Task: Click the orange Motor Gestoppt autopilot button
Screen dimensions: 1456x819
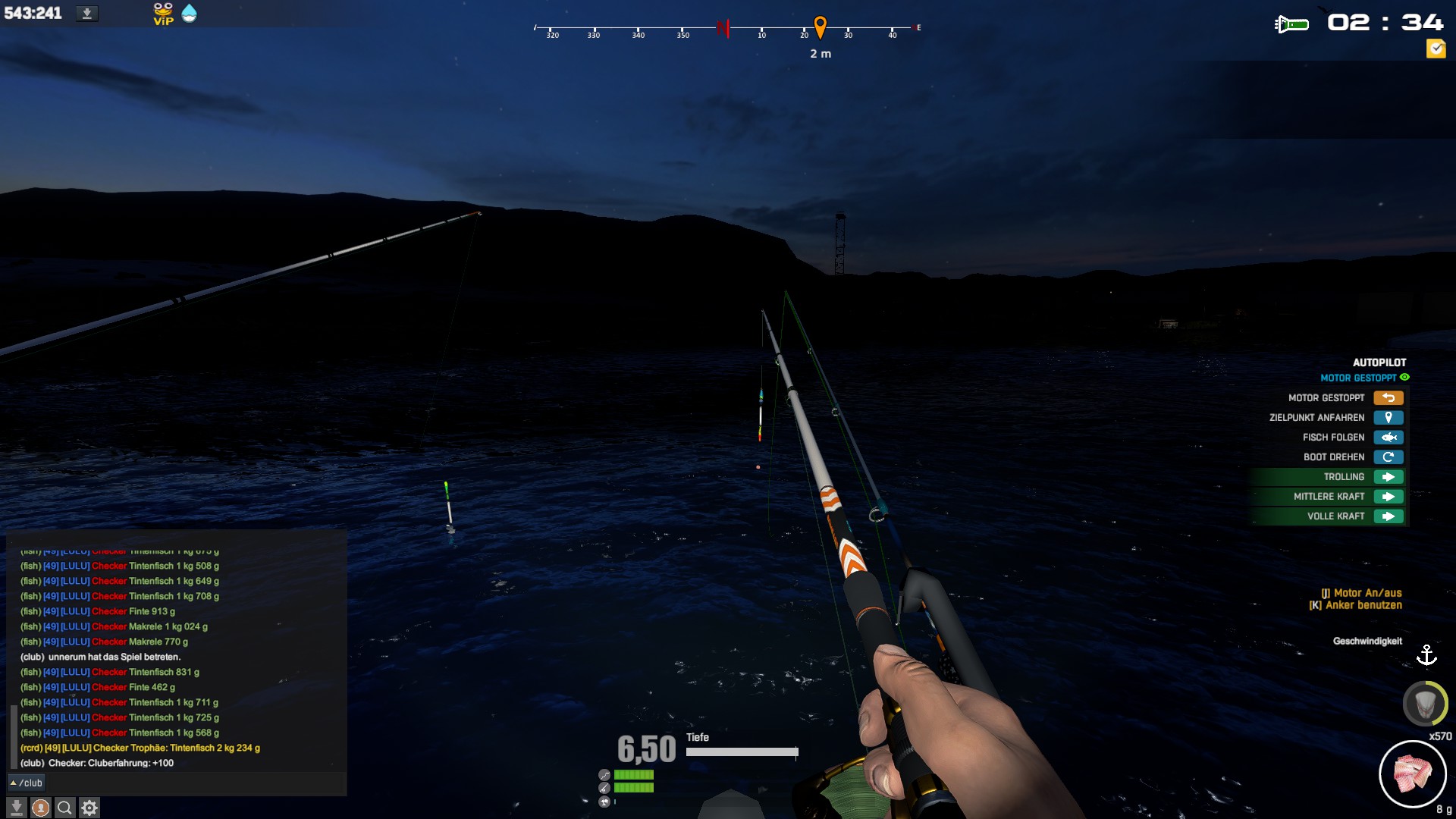Action: 1388,398
